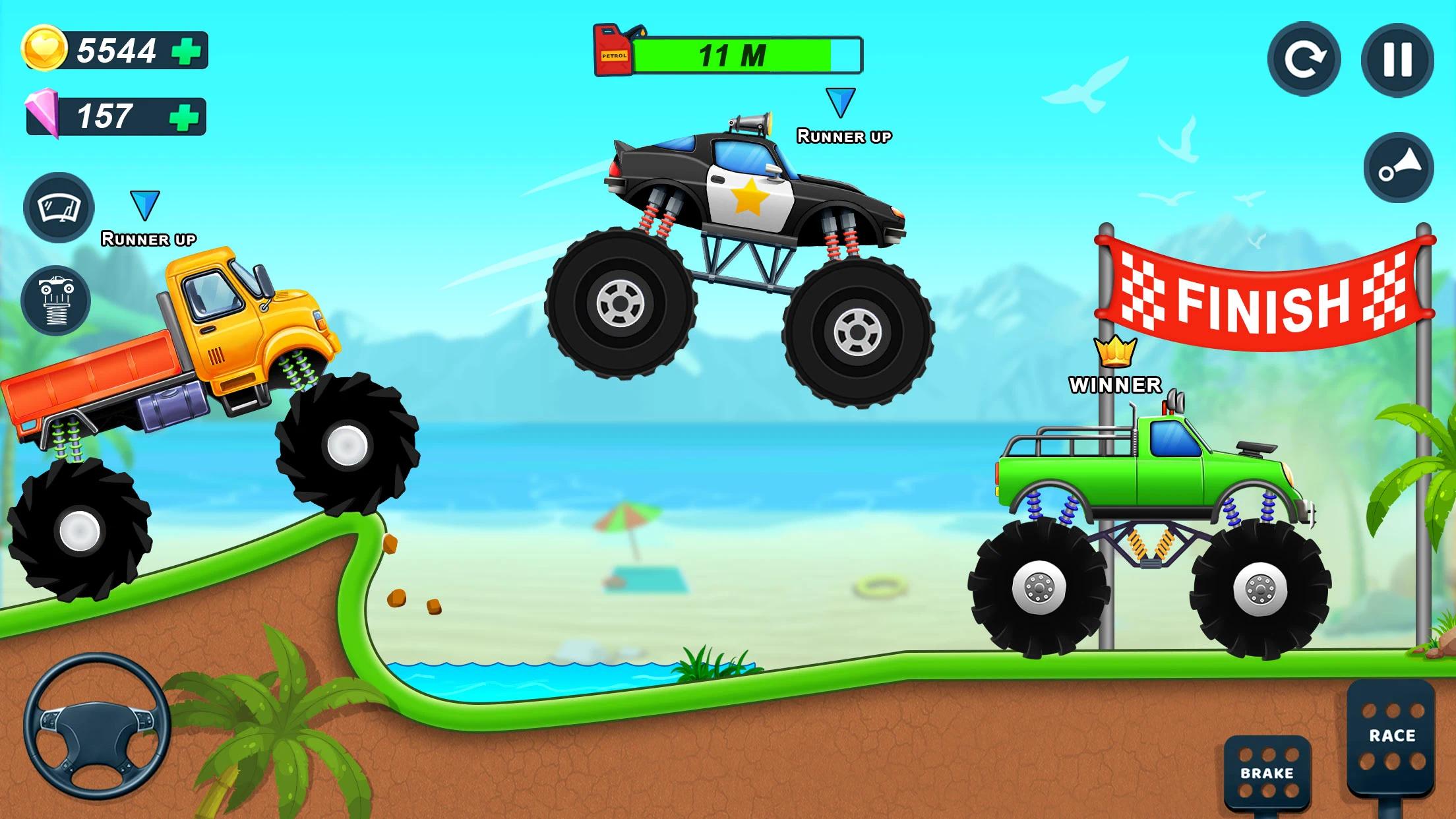
Task: Click the petrol can icon on fuel gauge
Action: click(612, 51)
